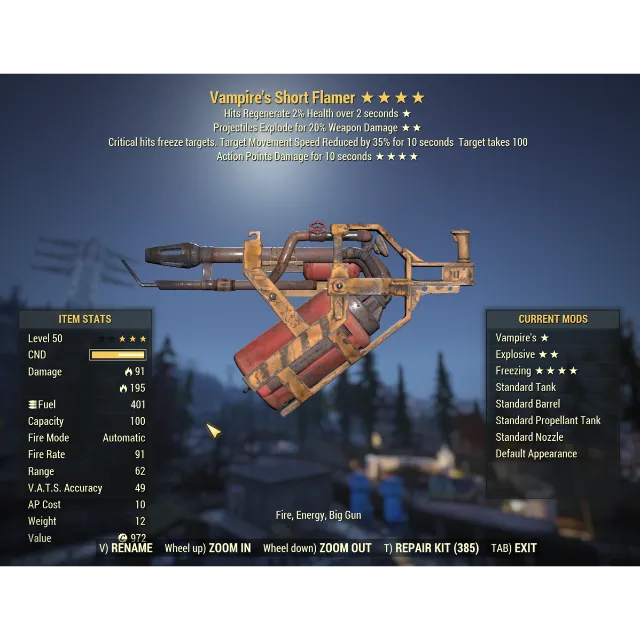Select Zoom Out for the weapon preview
The width and height of the screenshot is (640, 640).
pos(317,548)
